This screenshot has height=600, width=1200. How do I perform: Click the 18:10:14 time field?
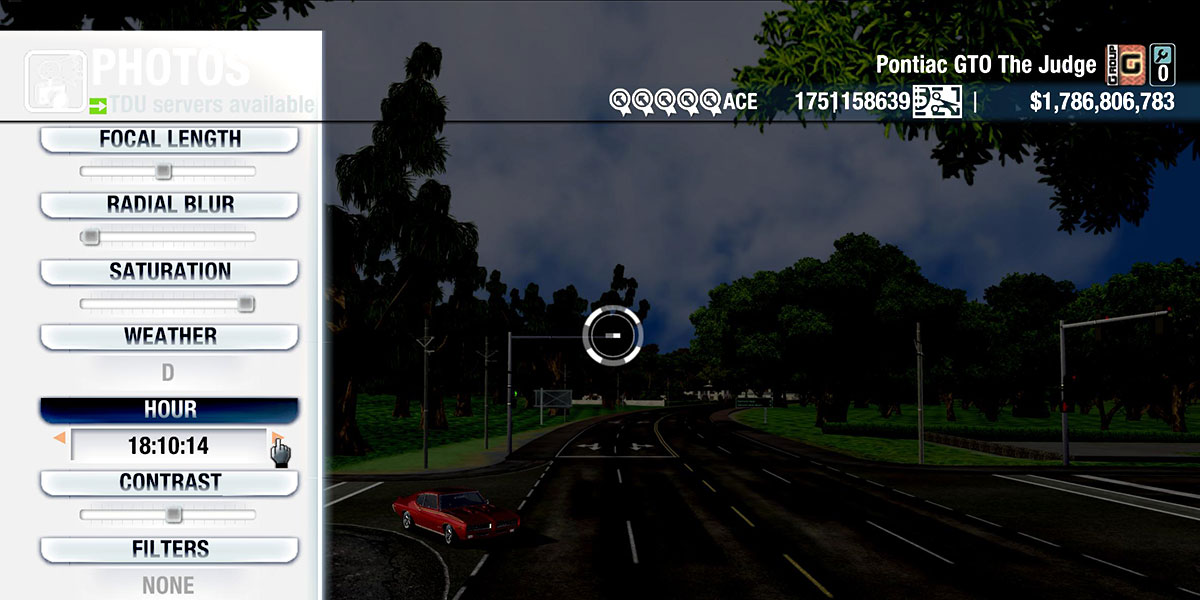click(x=168, y=446)
